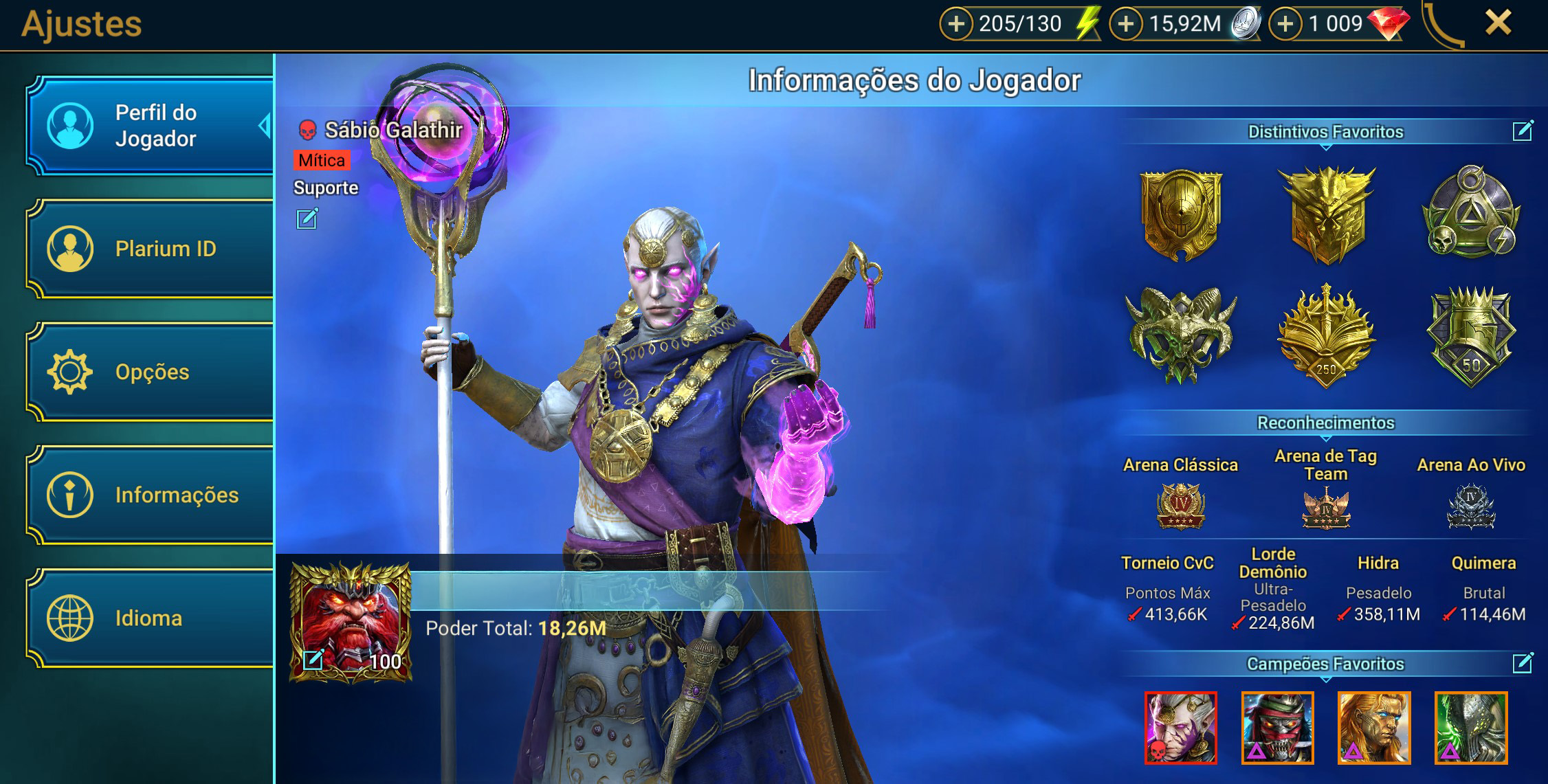View the Arena Clássica rank emblem
The height and width of the screenshot is (784, 1548).
click(x=1180, y=506)
